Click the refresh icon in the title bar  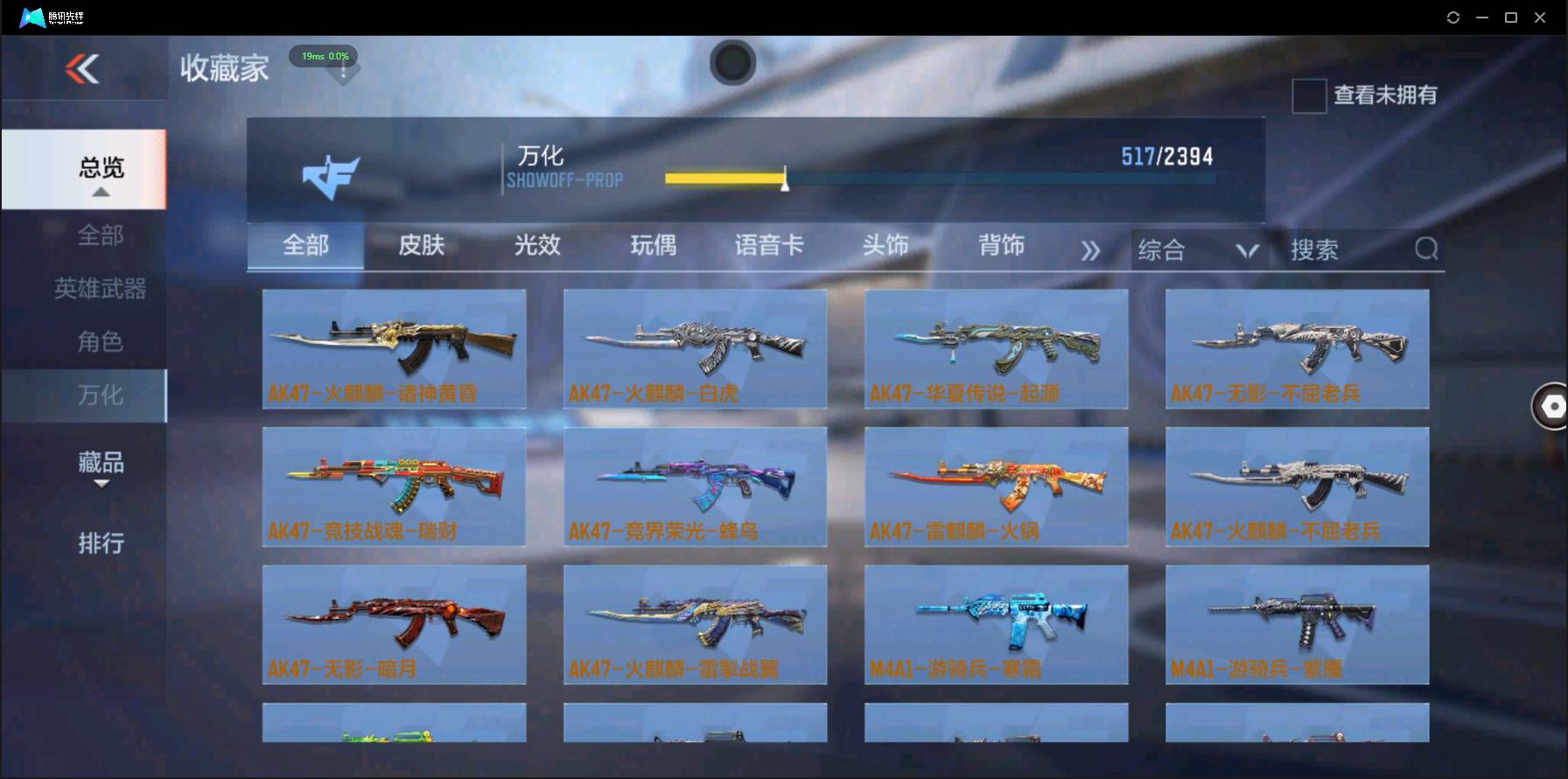point(1452,17)
